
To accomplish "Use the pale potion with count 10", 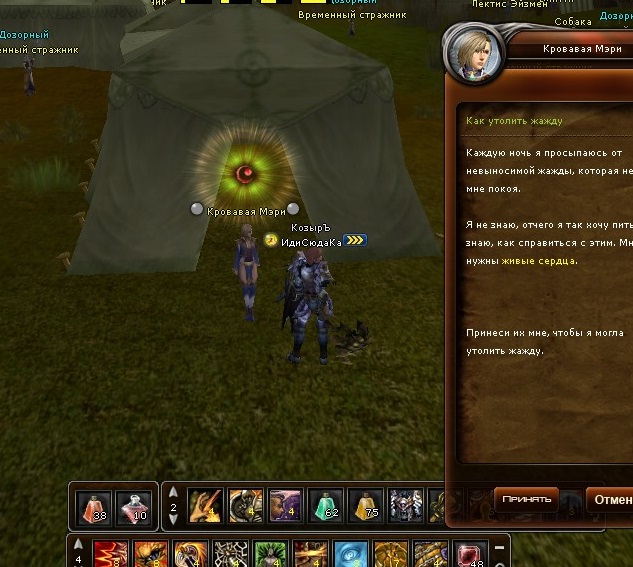I will [x=134, y=507].
